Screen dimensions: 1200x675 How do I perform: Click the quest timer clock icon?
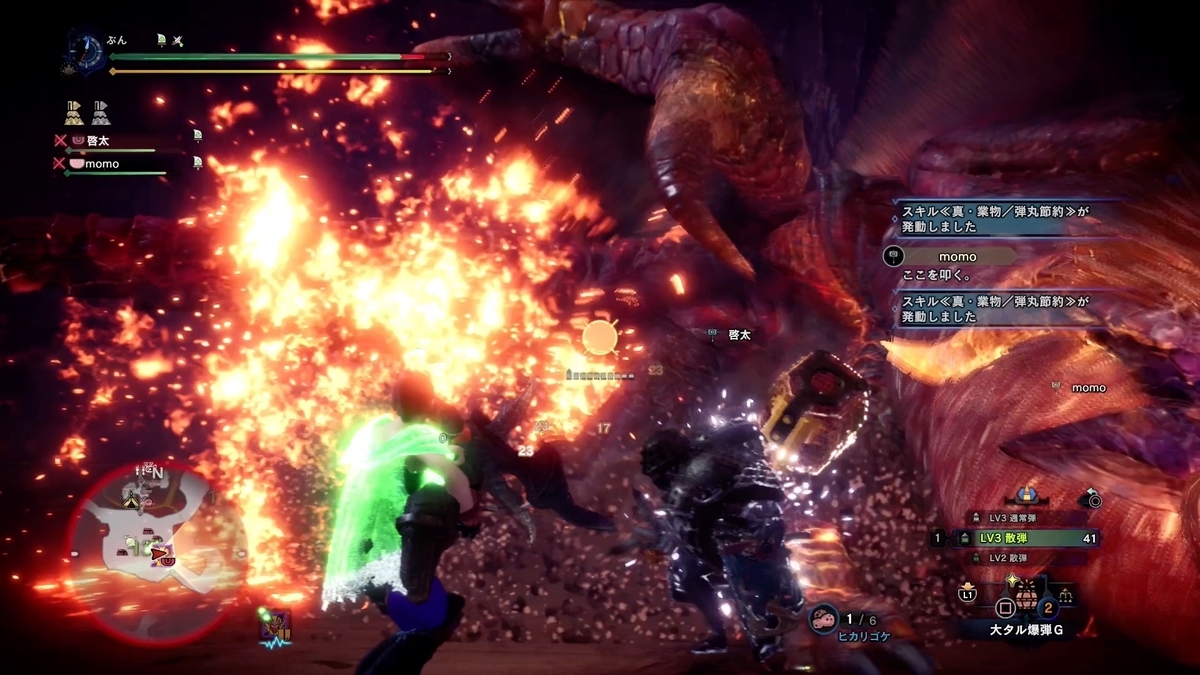tap(83, 50)
